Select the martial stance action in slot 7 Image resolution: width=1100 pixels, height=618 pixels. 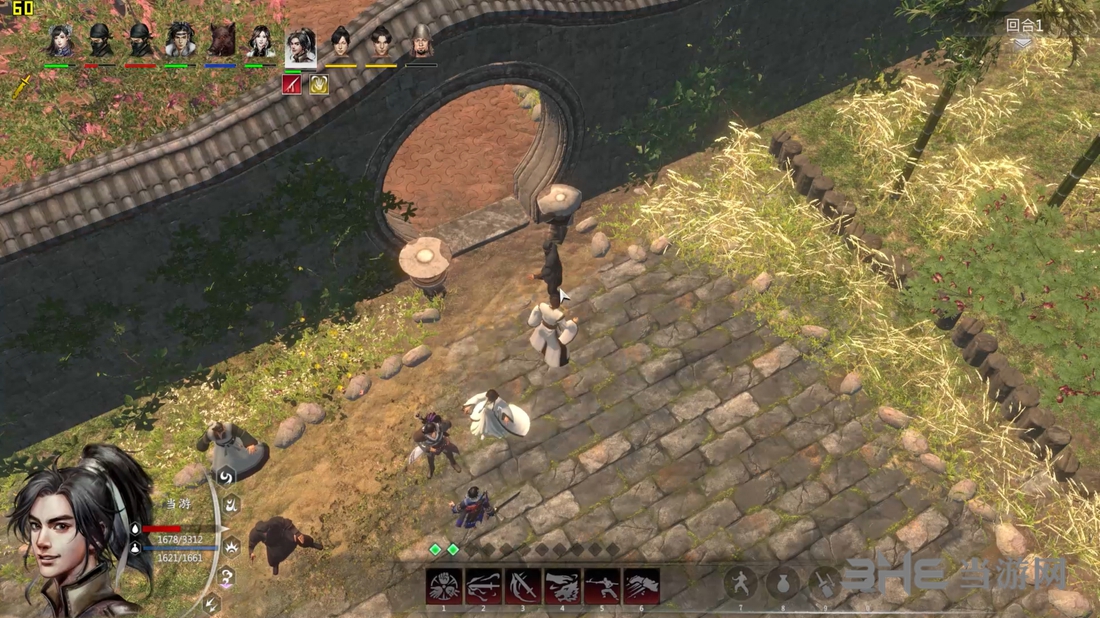pos(741,584)
